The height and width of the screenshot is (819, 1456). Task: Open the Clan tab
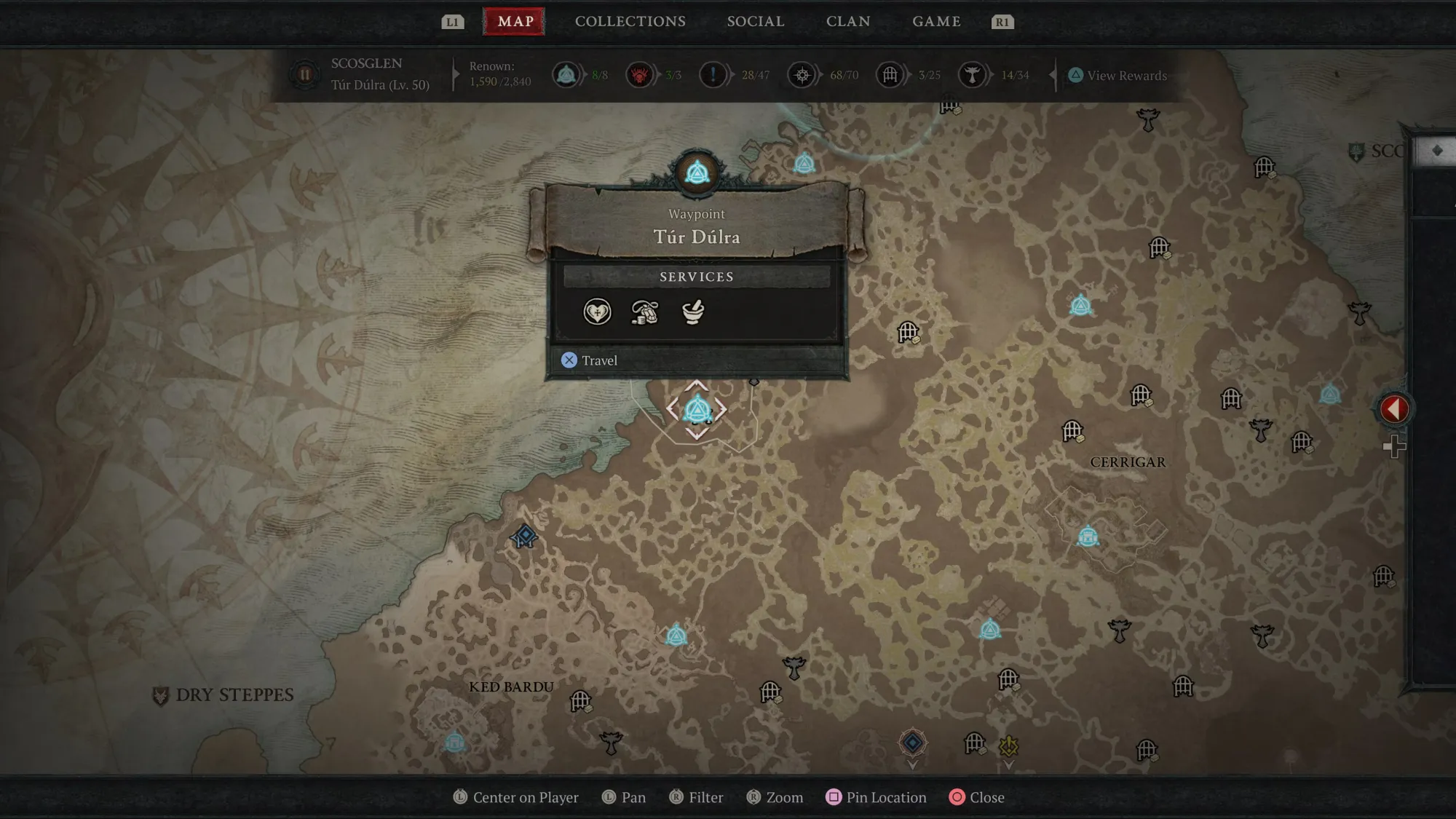[848, 22]
